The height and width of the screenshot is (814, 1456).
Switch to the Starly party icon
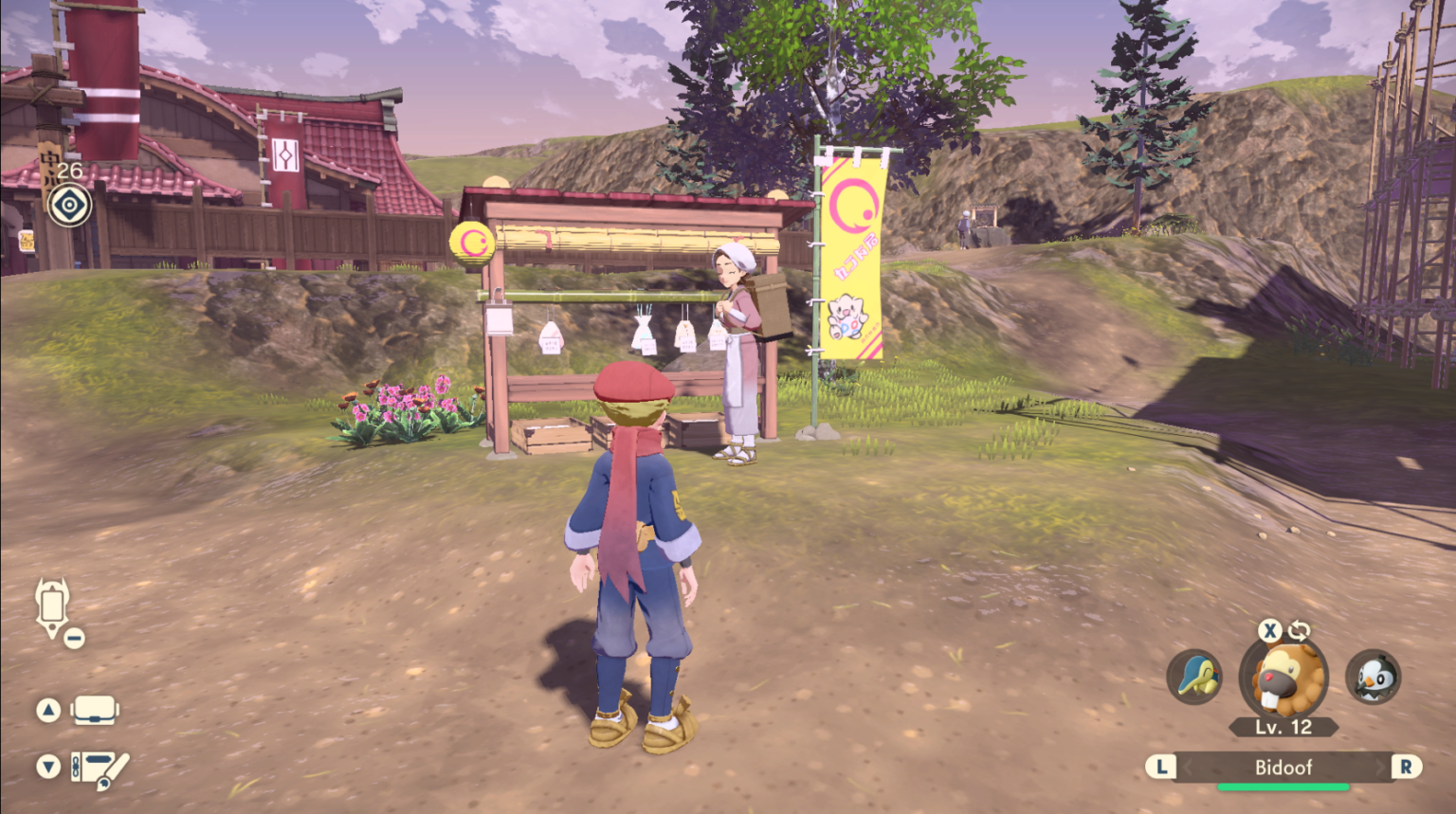point(1373,677)
